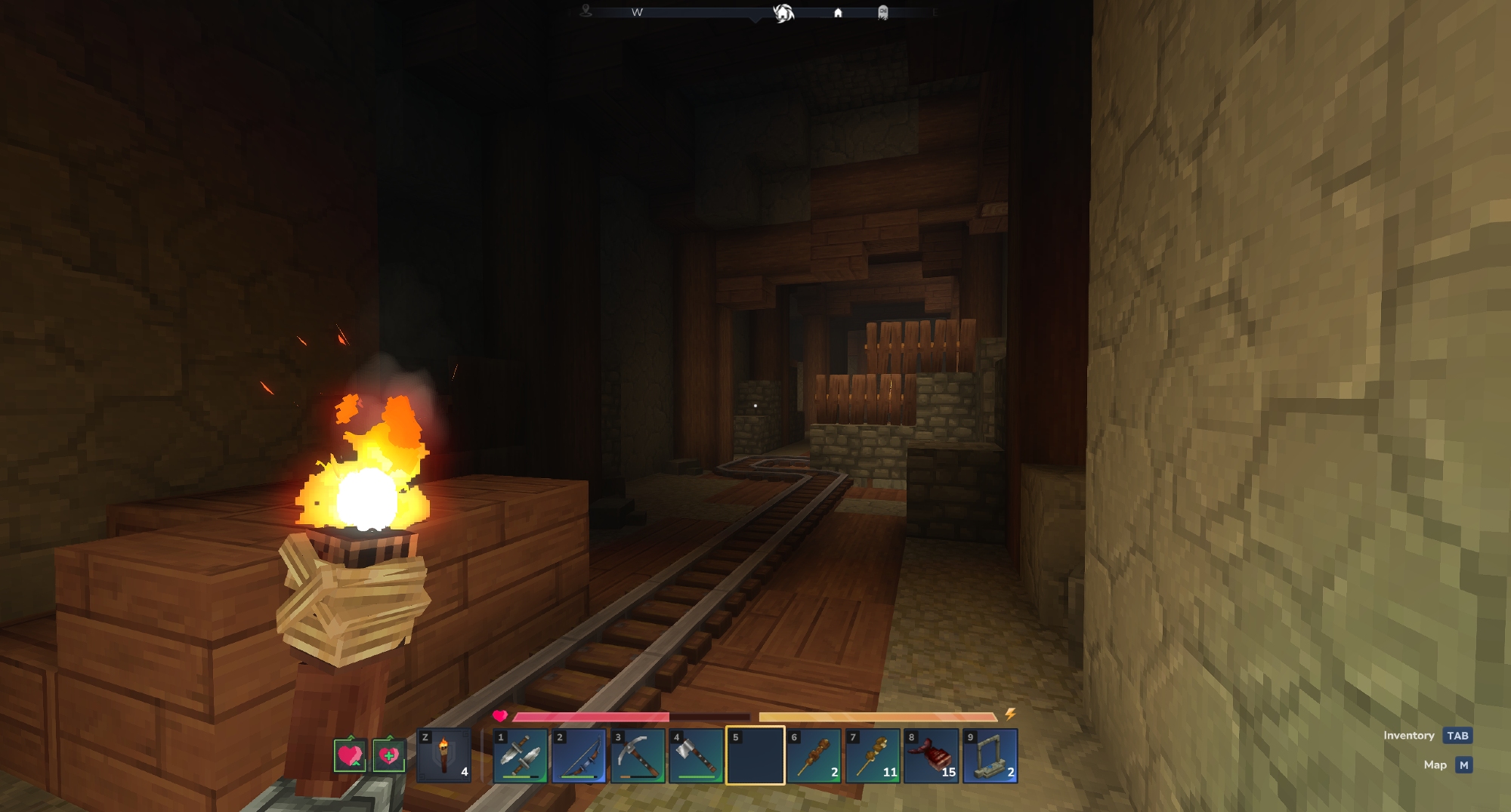The height and width of the screenshot is (812, 1511).
Task: Click the gravestone marker on compass
Action: point(882,13)
